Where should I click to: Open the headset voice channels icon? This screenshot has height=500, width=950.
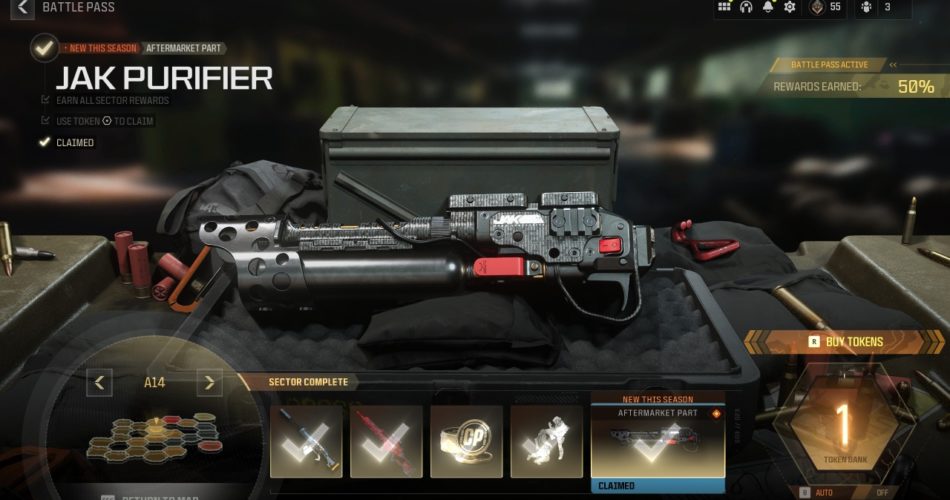click(x=746, y=8)
